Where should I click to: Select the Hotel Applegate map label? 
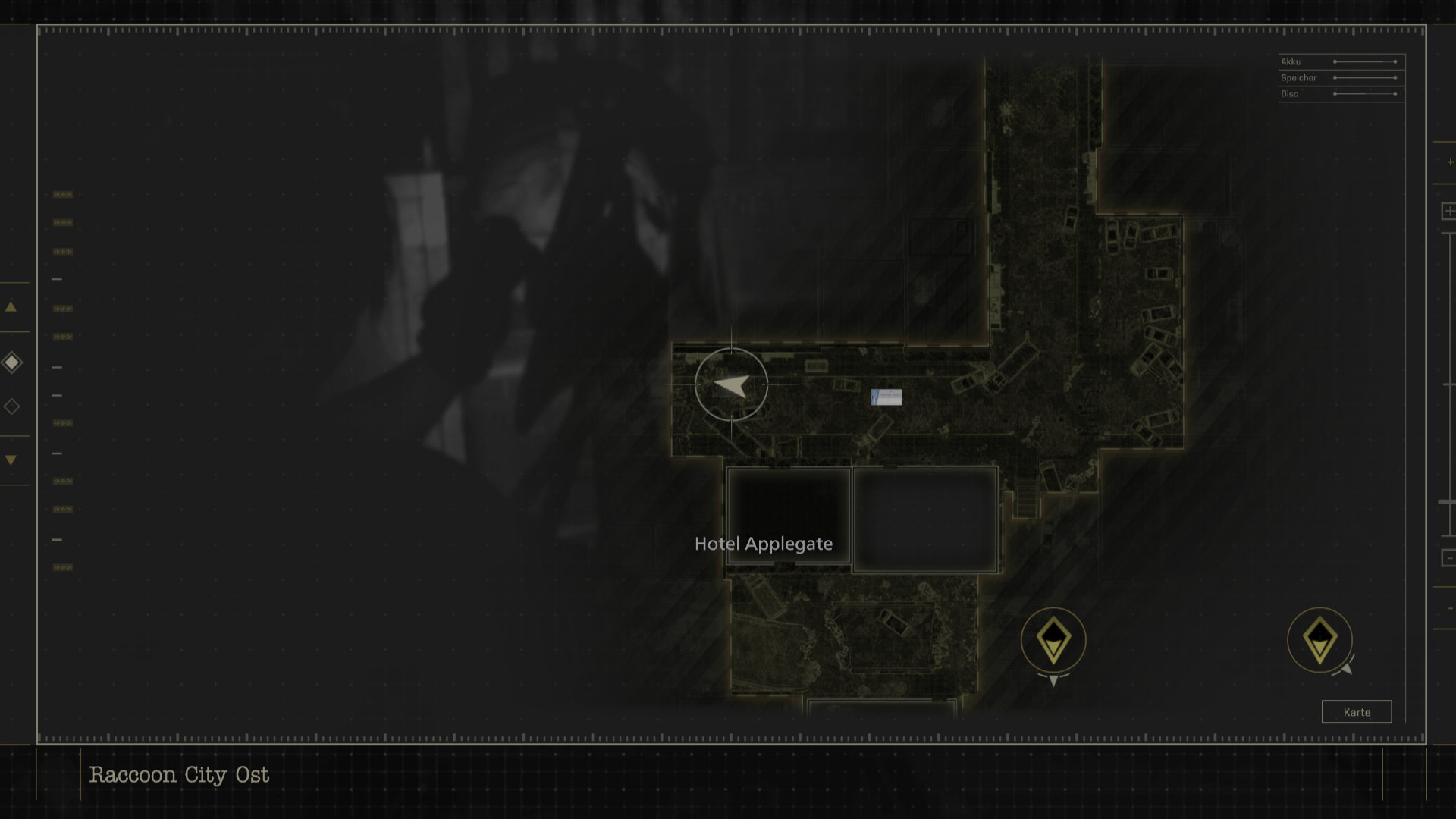[763, 544]
